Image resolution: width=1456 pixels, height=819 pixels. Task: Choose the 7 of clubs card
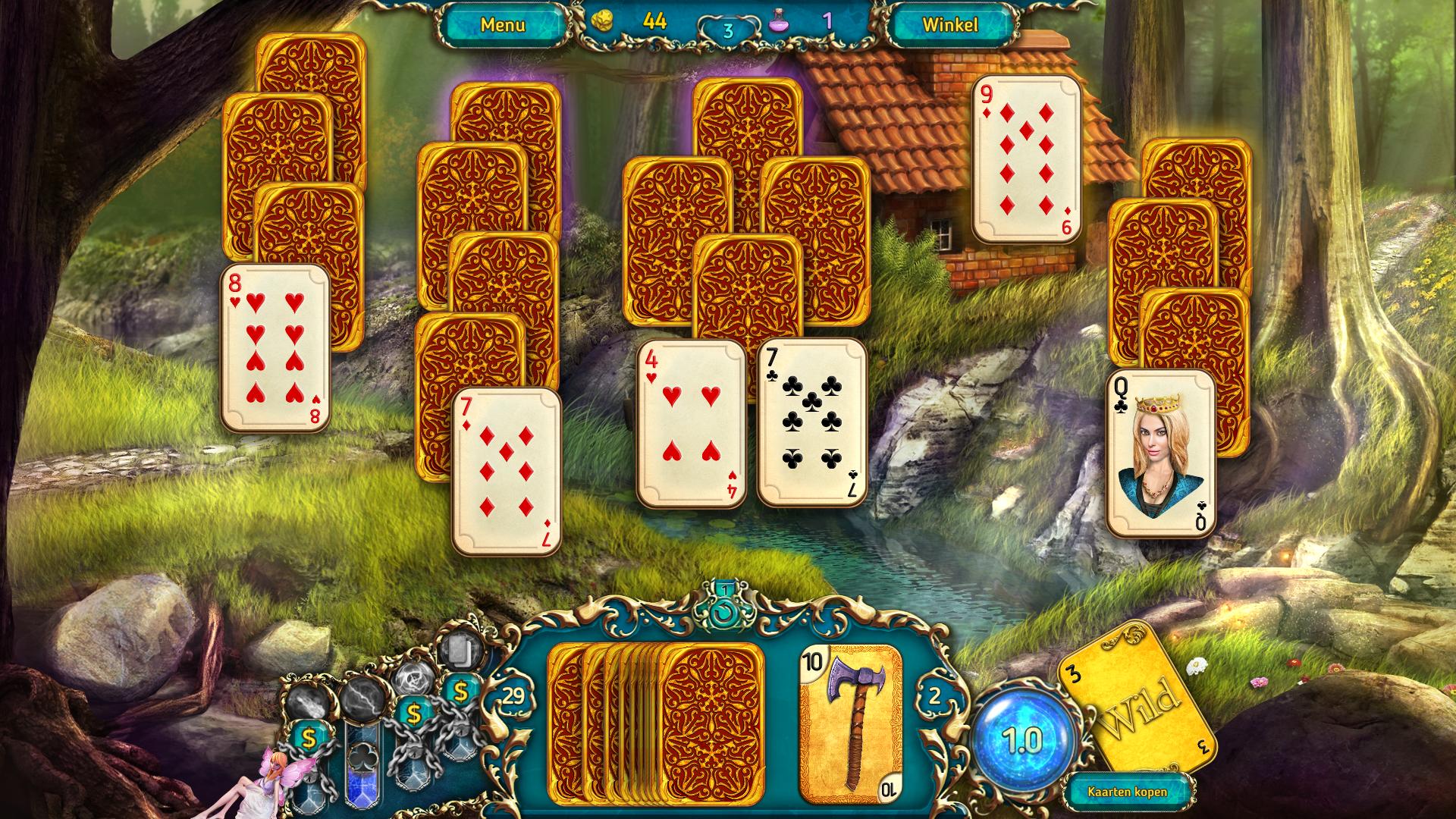(812, 422)
